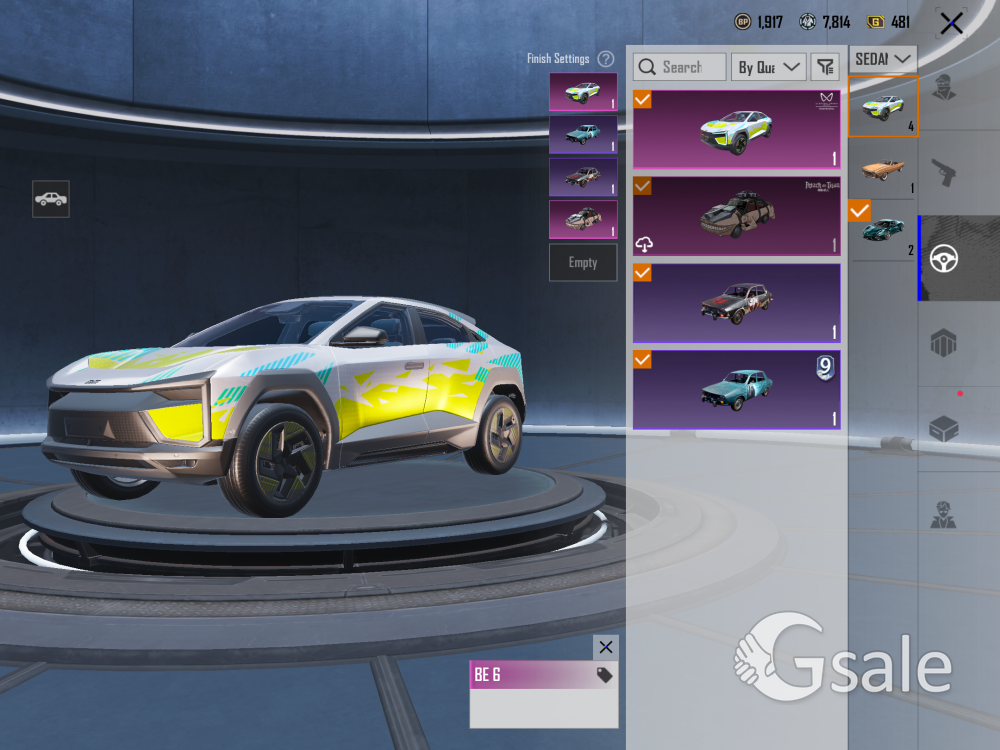
Task: Expand the SEDAN vehicle type dropdown
Action: (884, 59)
